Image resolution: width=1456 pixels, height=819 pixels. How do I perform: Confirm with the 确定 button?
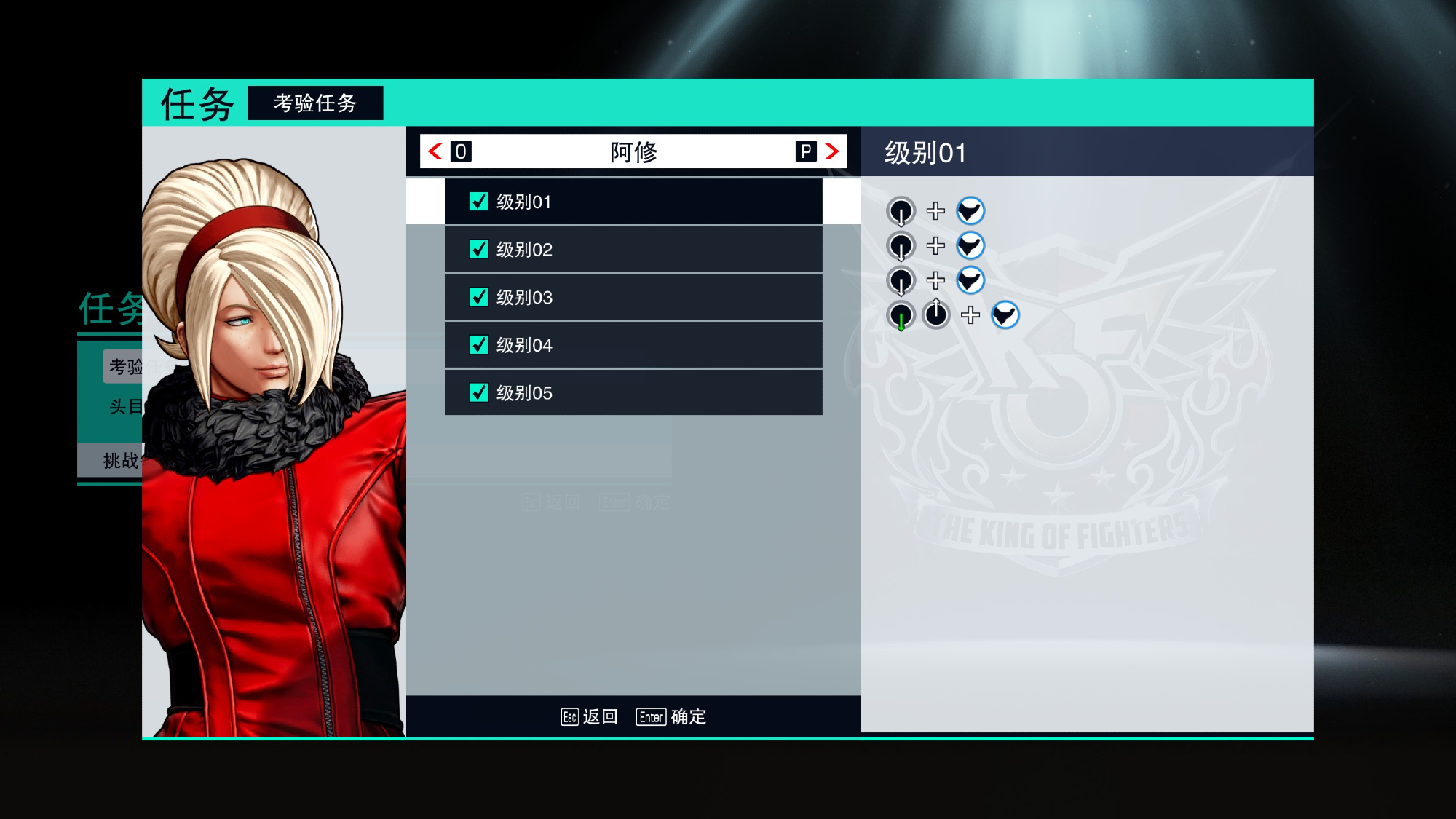point(672,717)
